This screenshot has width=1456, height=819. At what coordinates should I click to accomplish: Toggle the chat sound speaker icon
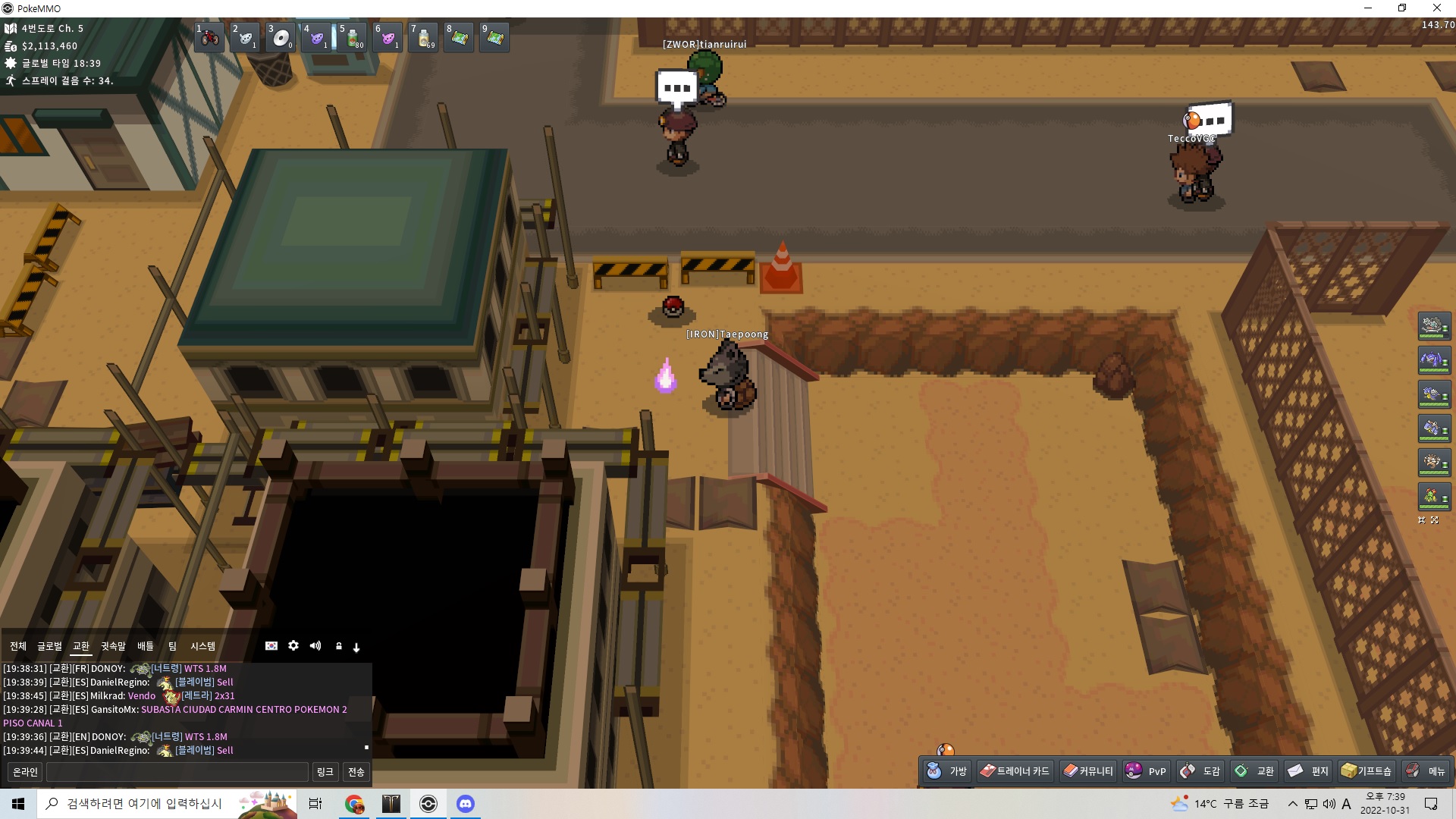pyautogui.click(x=315, y=646)
